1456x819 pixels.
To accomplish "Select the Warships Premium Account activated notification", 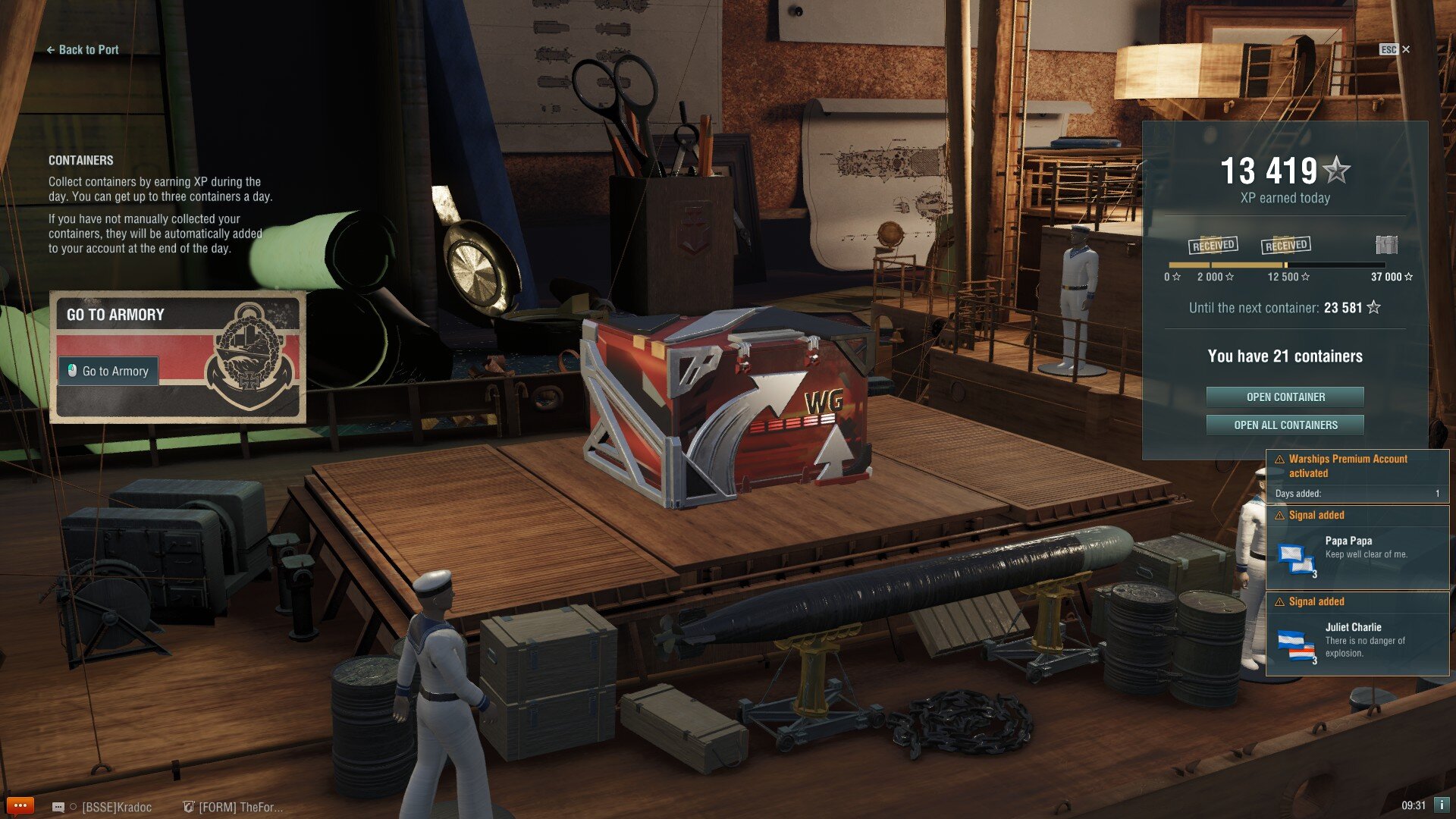I will pos(1357,475).
